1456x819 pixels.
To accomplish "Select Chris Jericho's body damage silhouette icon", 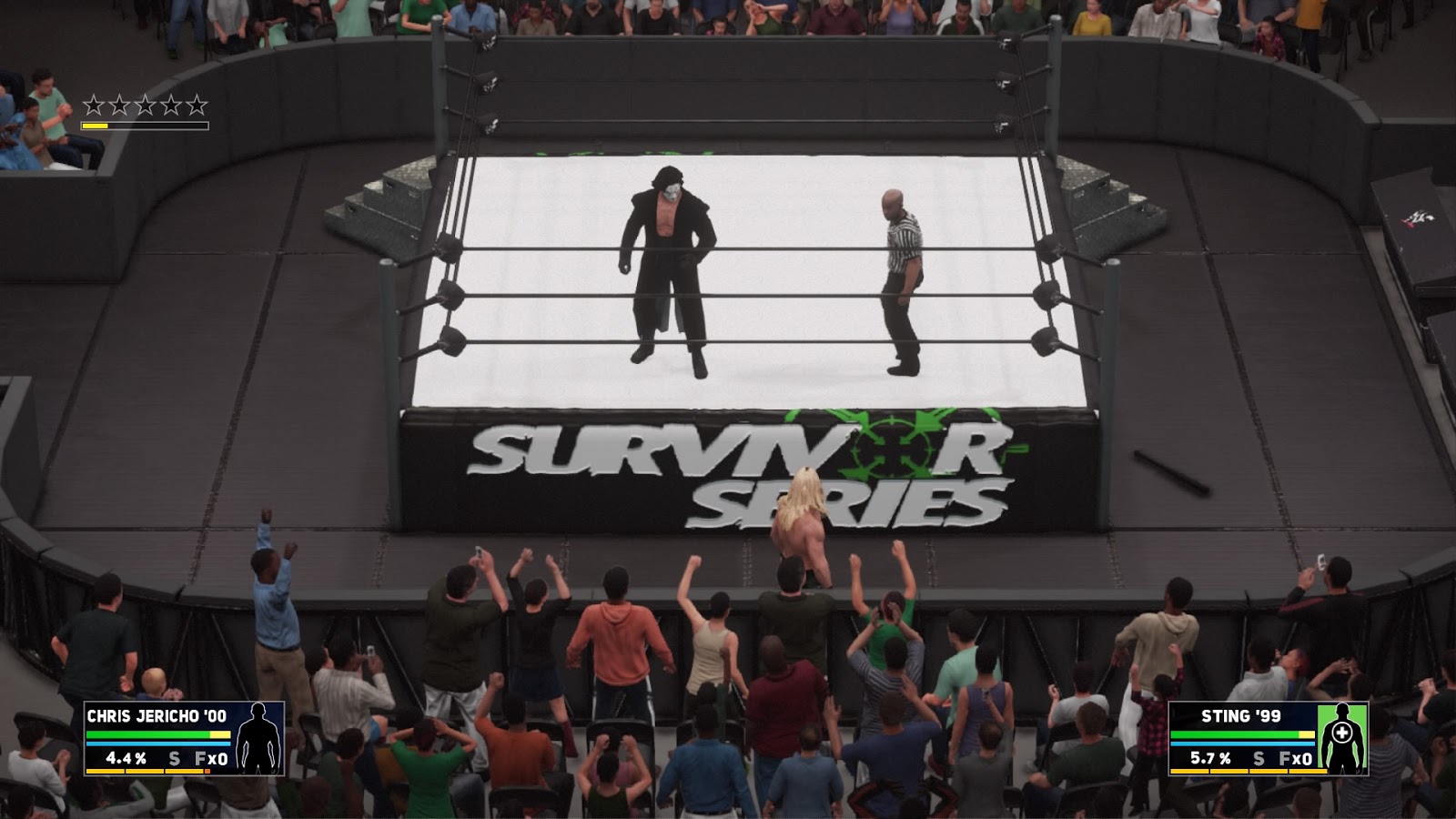I will [258, 737].
